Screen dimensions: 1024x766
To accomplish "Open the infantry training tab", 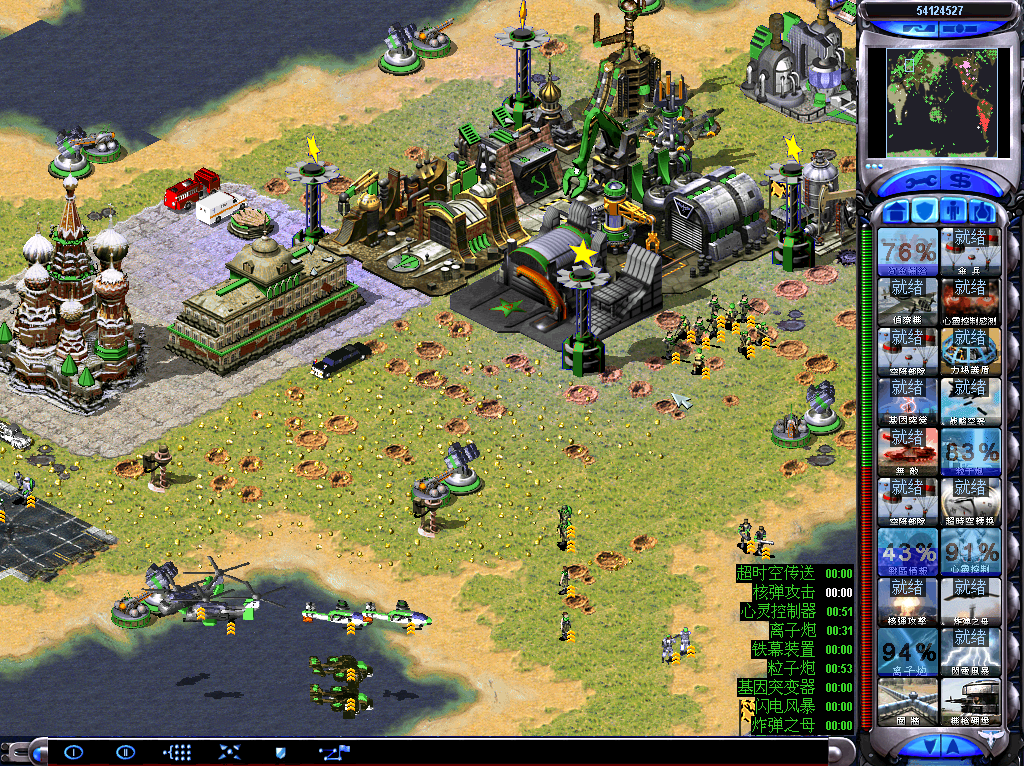I will 953,212.
